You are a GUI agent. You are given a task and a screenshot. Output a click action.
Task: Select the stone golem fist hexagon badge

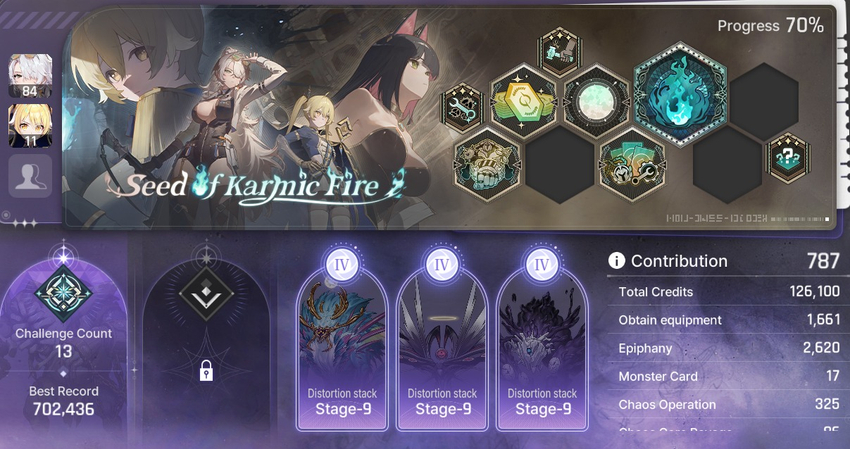pyautogui.click(x=487, y=161)
